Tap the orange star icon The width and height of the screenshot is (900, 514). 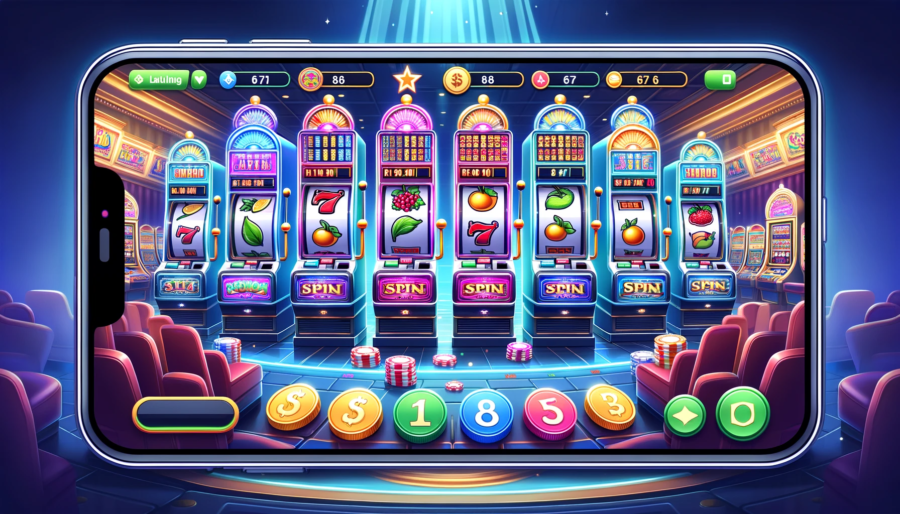coord(407,77)
